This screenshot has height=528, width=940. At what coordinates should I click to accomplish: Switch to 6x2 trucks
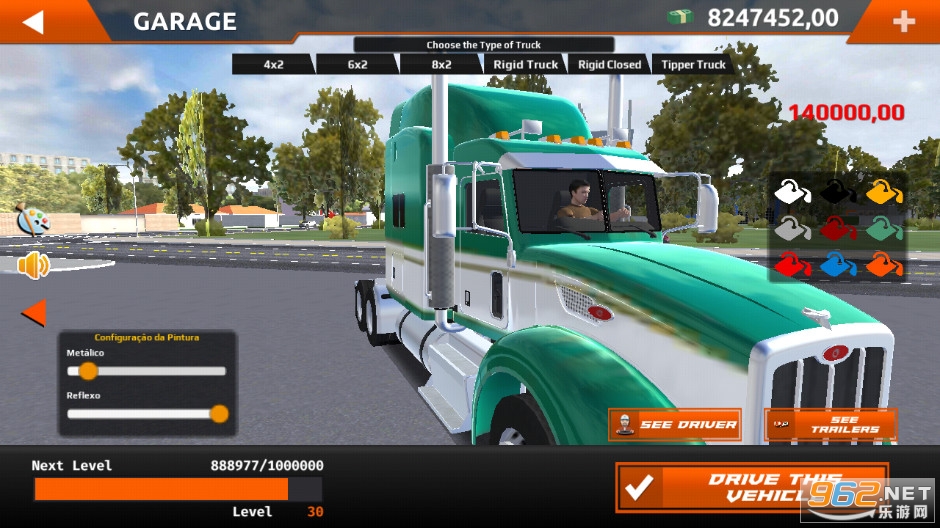(x=357, y=64)
